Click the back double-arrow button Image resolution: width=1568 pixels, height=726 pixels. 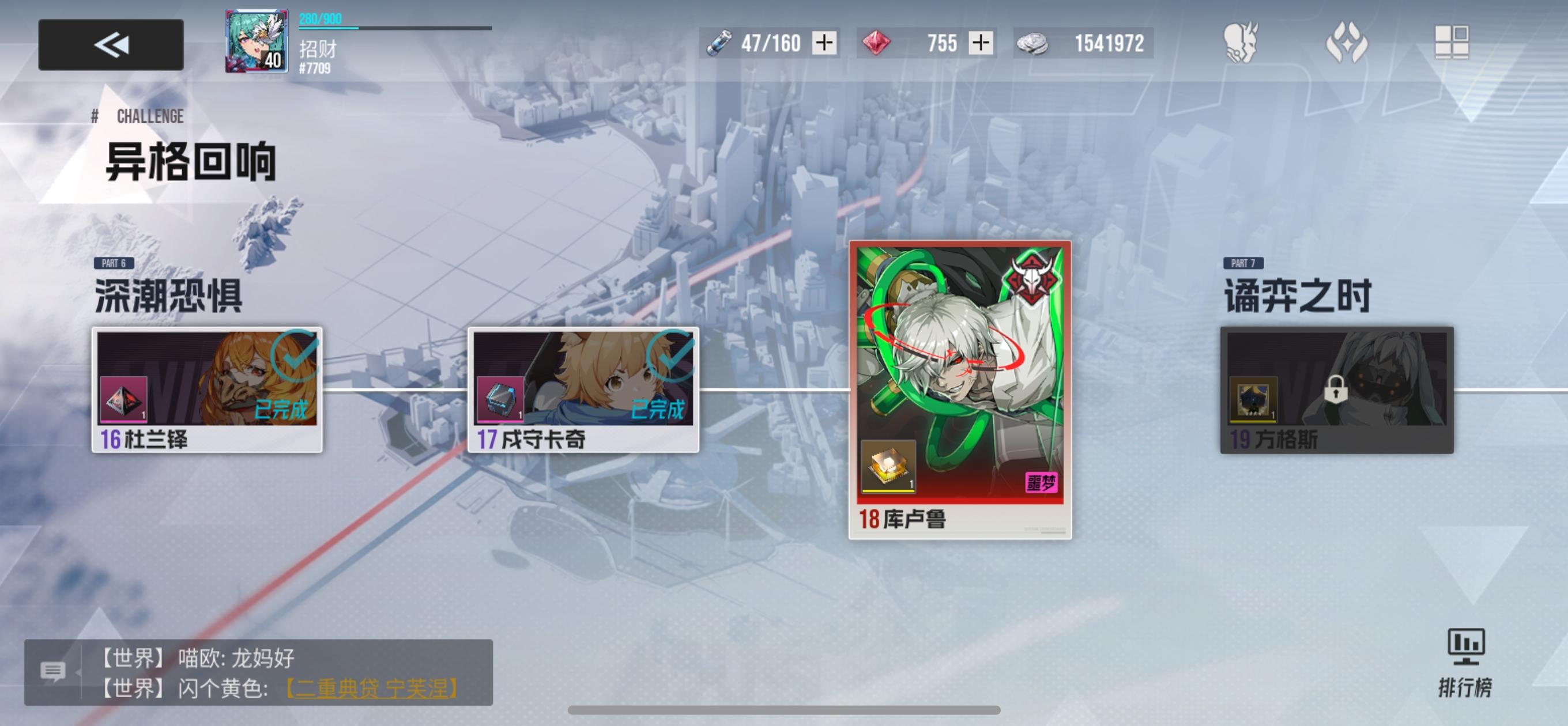pos(111,43)
